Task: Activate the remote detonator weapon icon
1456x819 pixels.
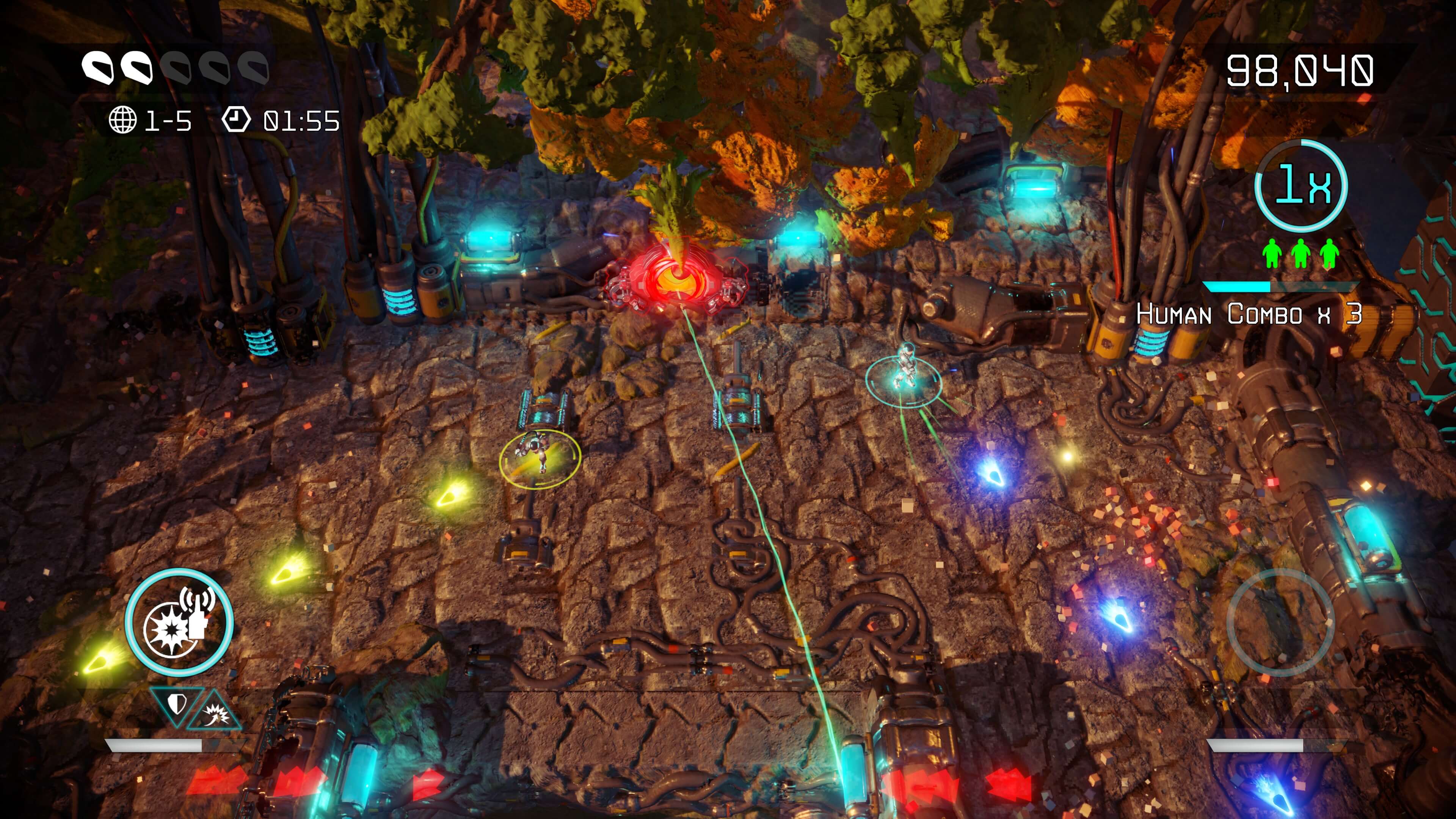Action: 179,622
